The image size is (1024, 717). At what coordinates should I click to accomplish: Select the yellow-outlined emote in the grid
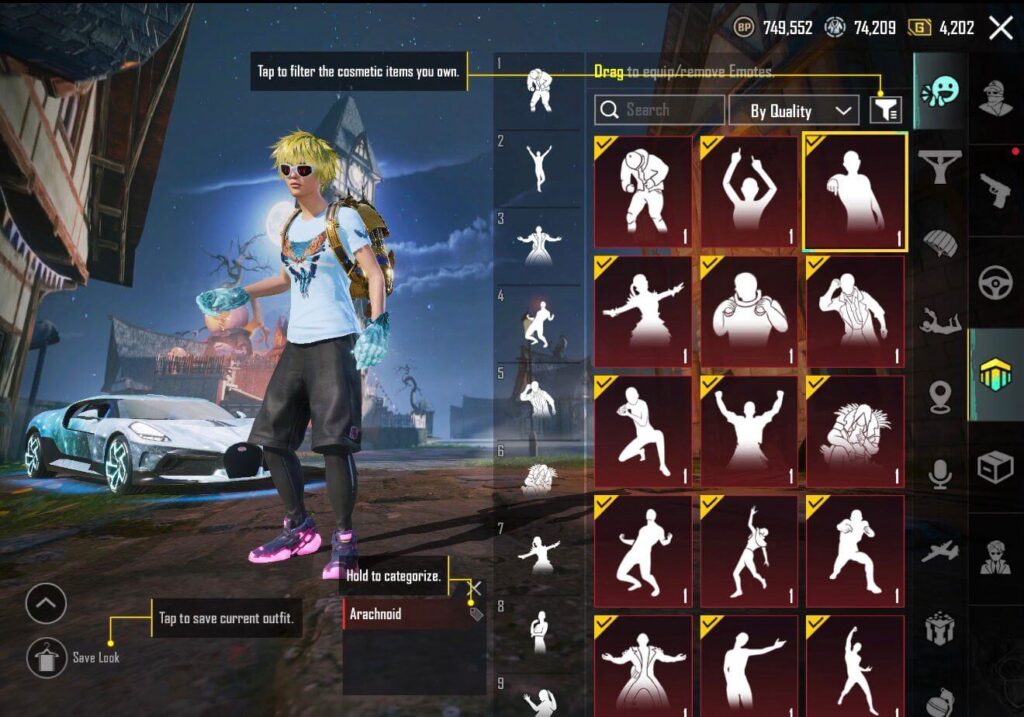(854, 191)
